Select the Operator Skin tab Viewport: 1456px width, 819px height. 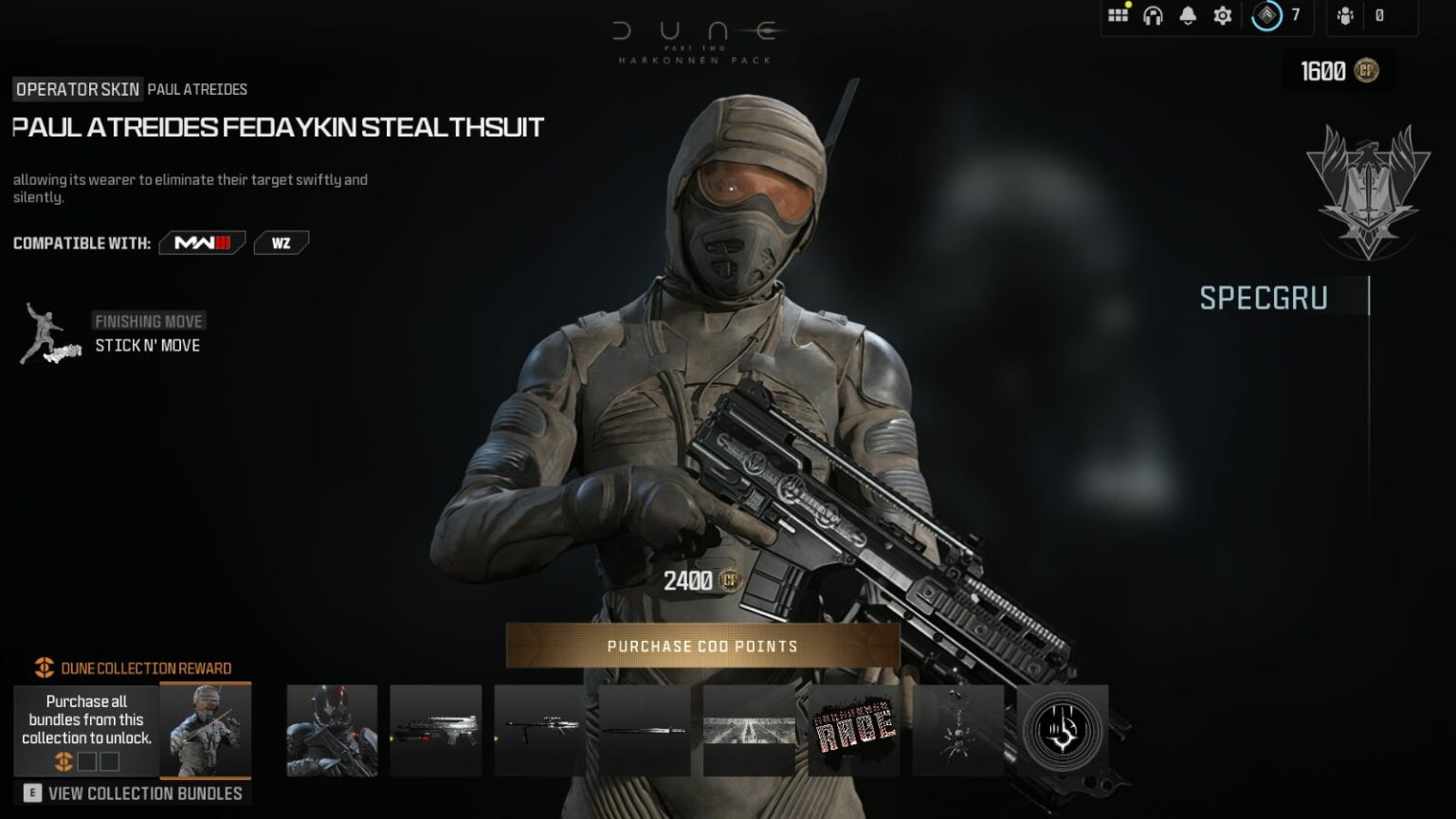tap(76, 88)
